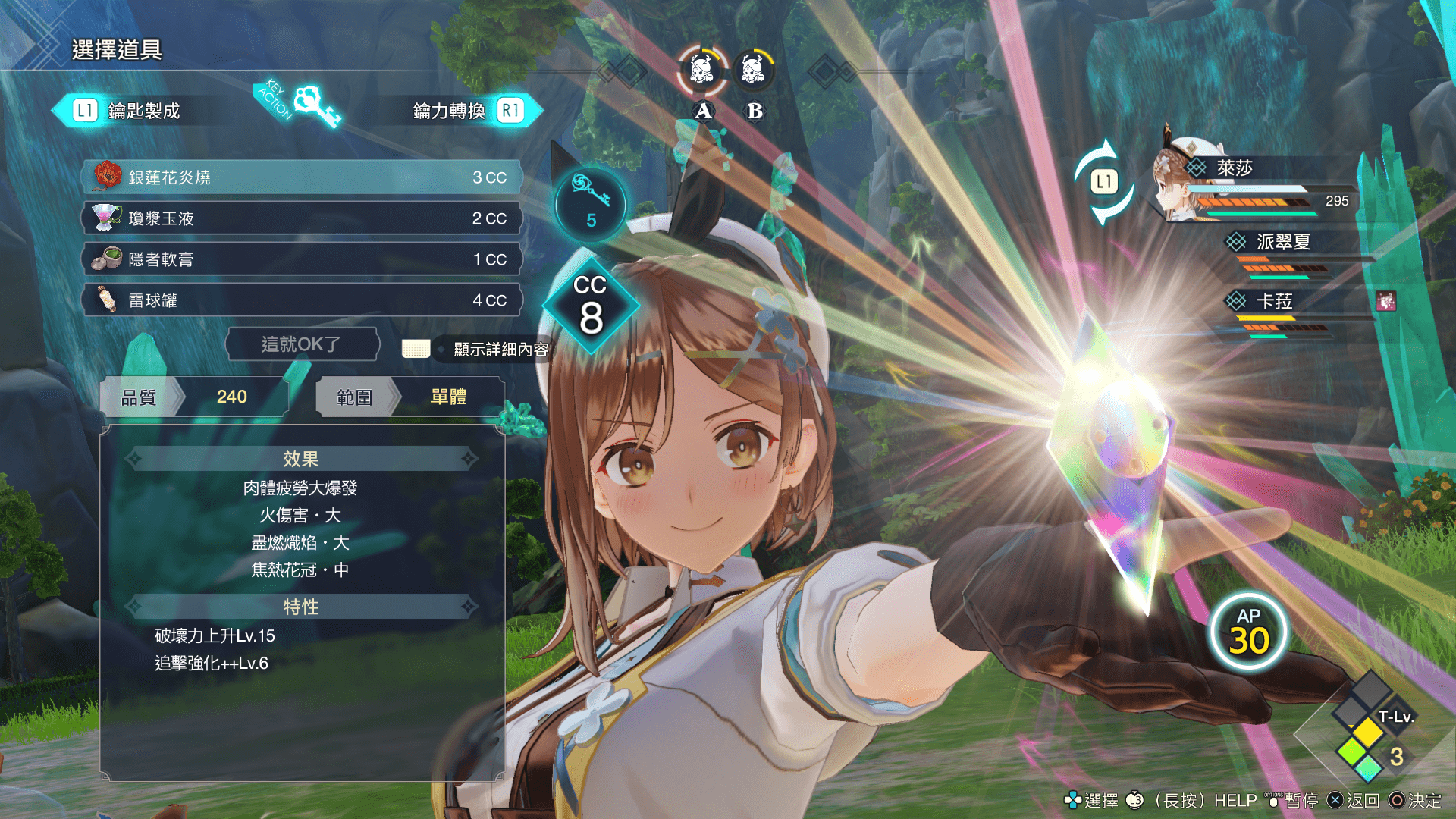
Task: Choose the 瓊漿玉液 item
Action: click(302, 218)
